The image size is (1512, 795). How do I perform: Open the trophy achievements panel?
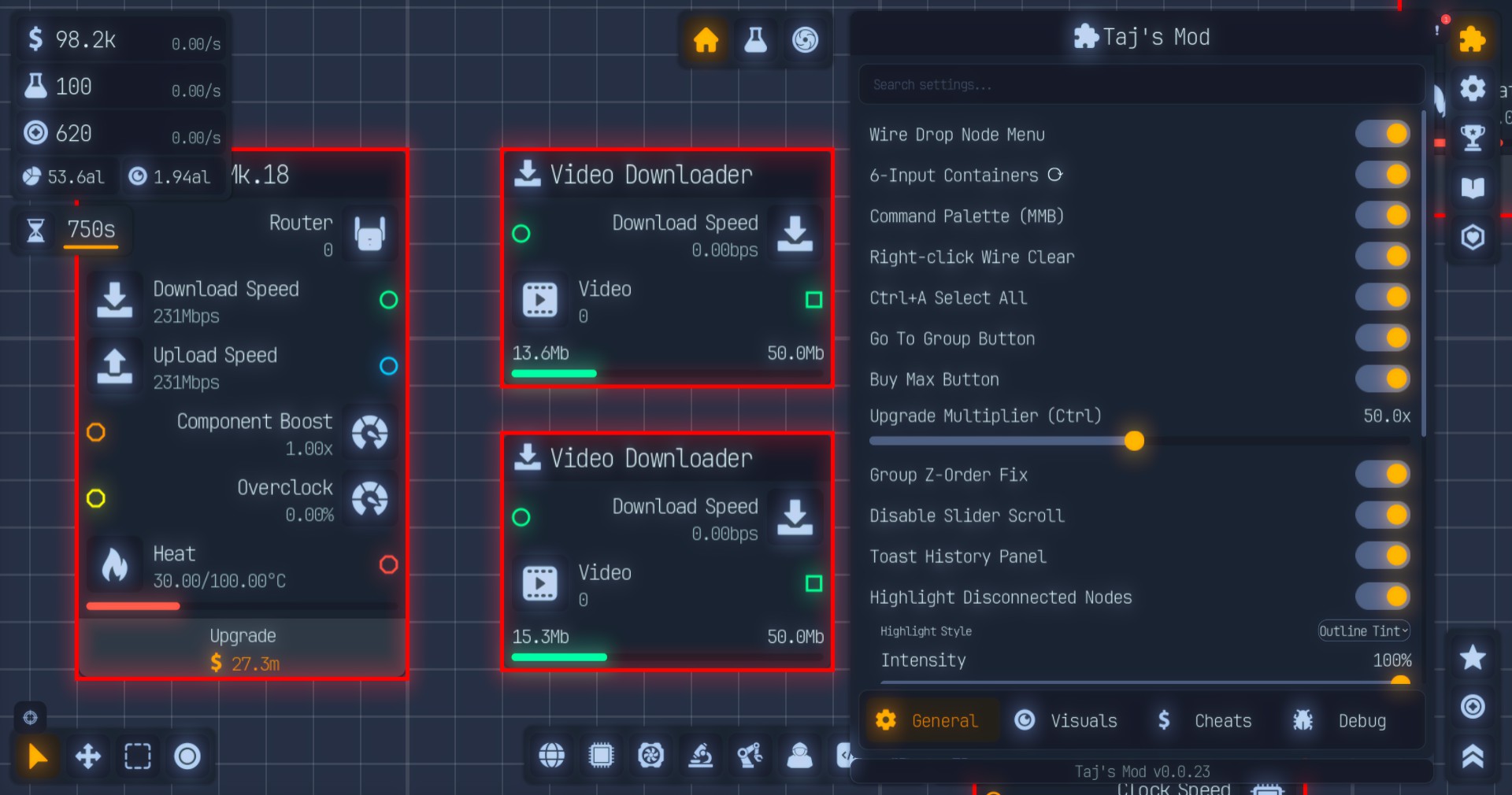pos(1473,137)
